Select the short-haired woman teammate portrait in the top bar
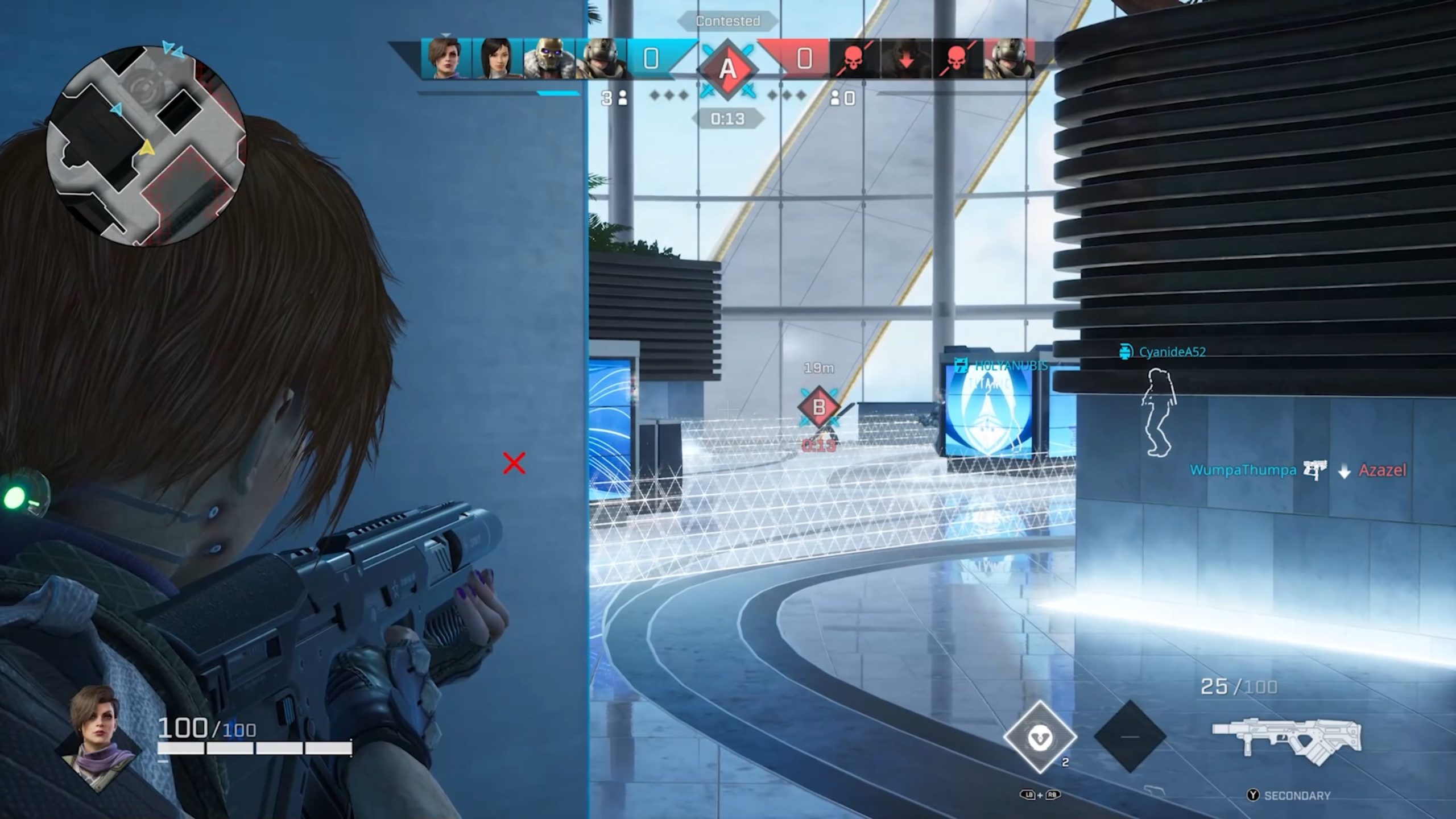The image size is (1456, 819). [446, 58]
